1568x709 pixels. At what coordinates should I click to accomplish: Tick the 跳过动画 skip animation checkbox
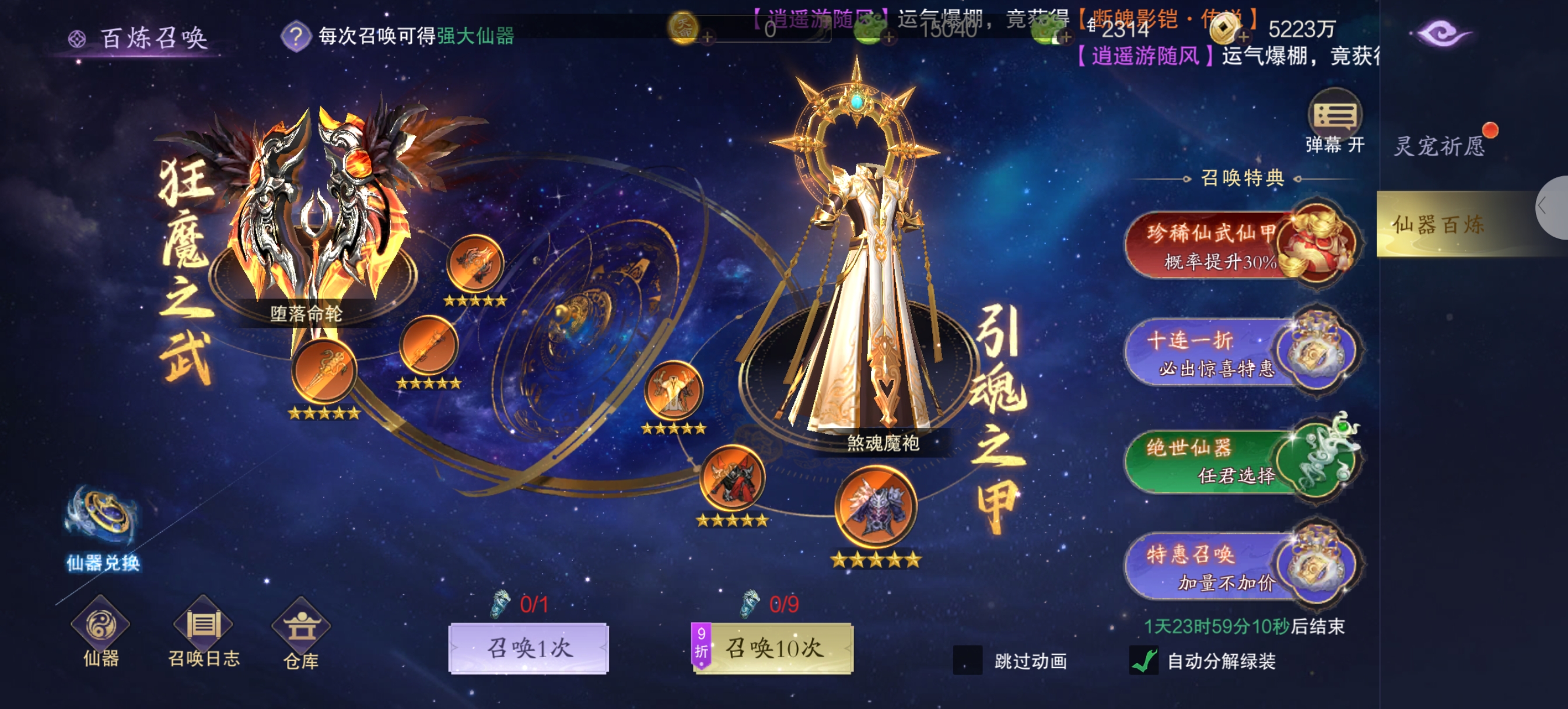point(967,660)
